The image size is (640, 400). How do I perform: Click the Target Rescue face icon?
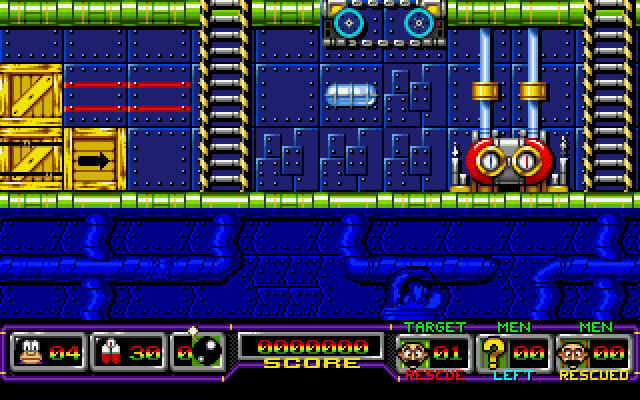414,353
